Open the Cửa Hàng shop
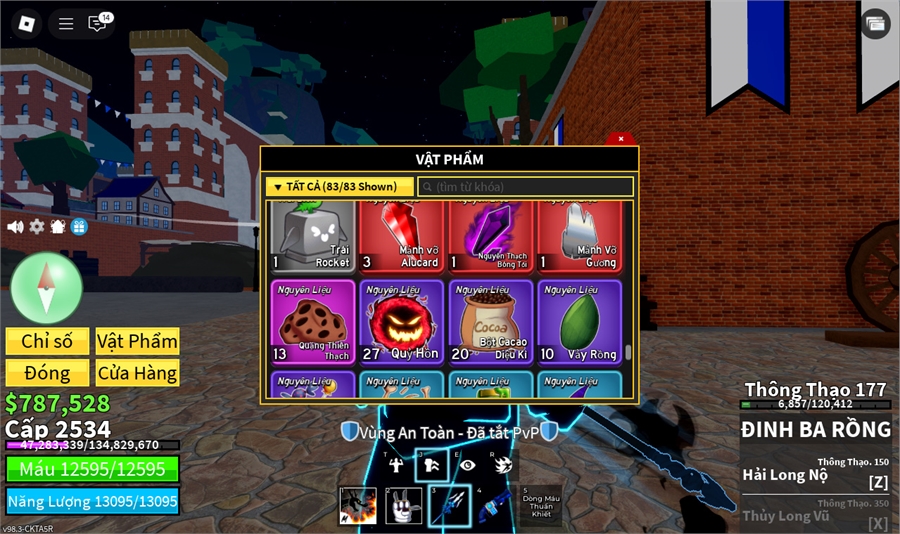Image resolution: width=900 pixels, height=534 pixels. (x=137, y=373)
